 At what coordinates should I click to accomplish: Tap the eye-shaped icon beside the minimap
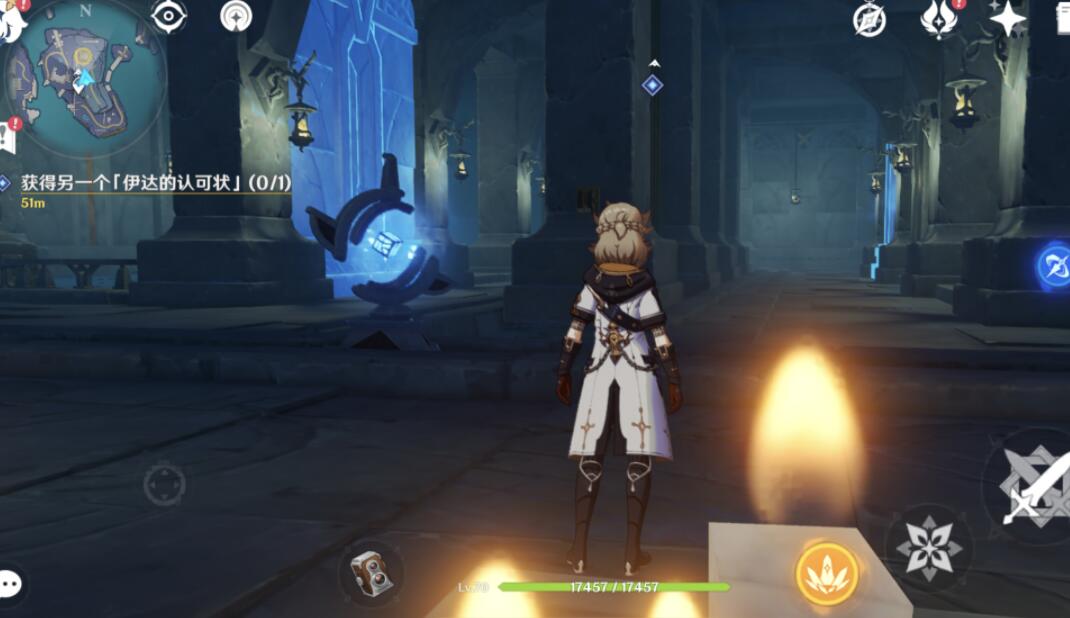coord(168,16)
